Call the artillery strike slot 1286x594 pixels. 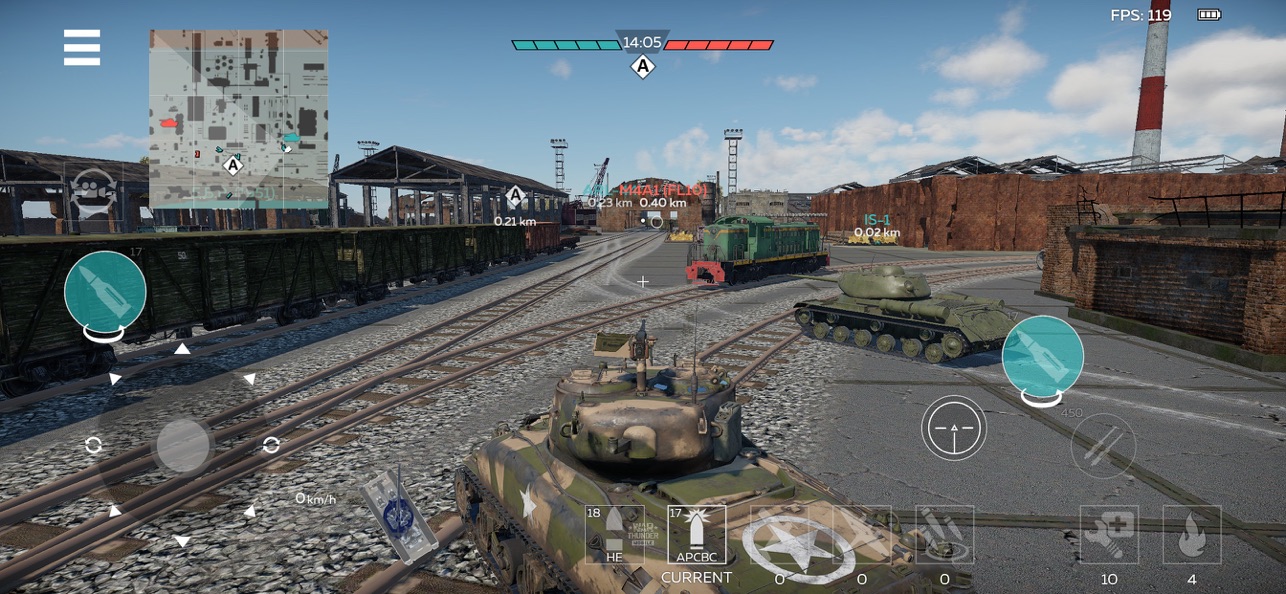944,535
